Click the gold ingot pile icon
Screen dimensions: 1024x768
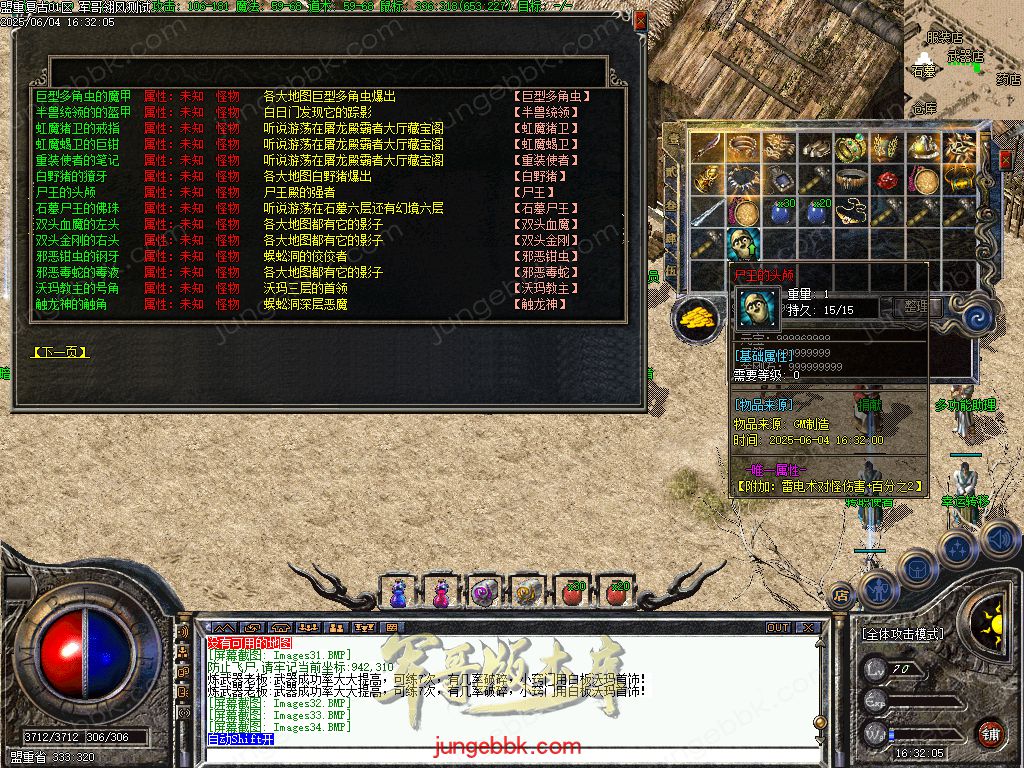click(x=697, y=317)
